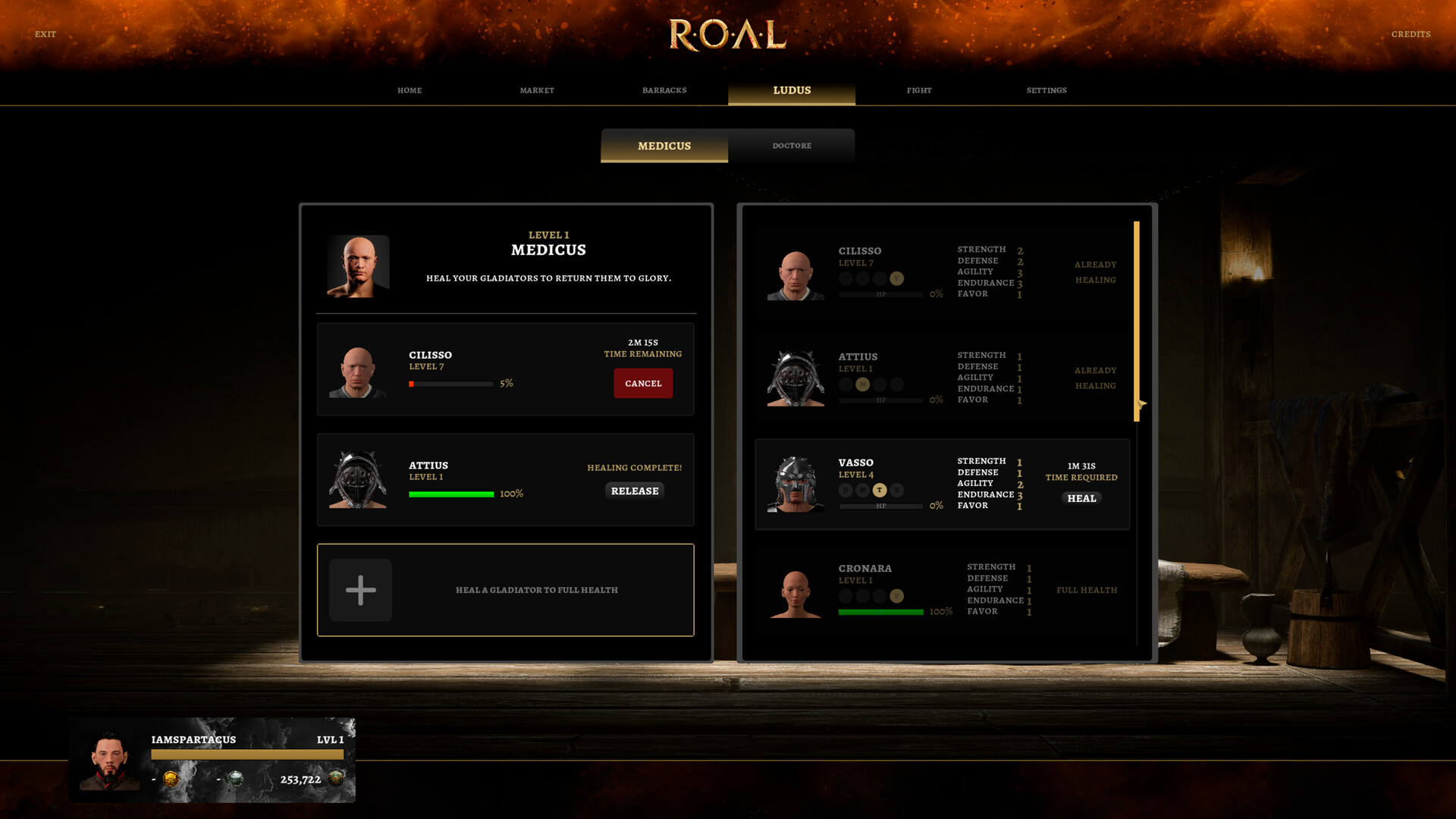Image resolution: width=1456 pixels, height=819 pixels.
Task: Click the green orb currency icon
Action: (x=235, y=778)
